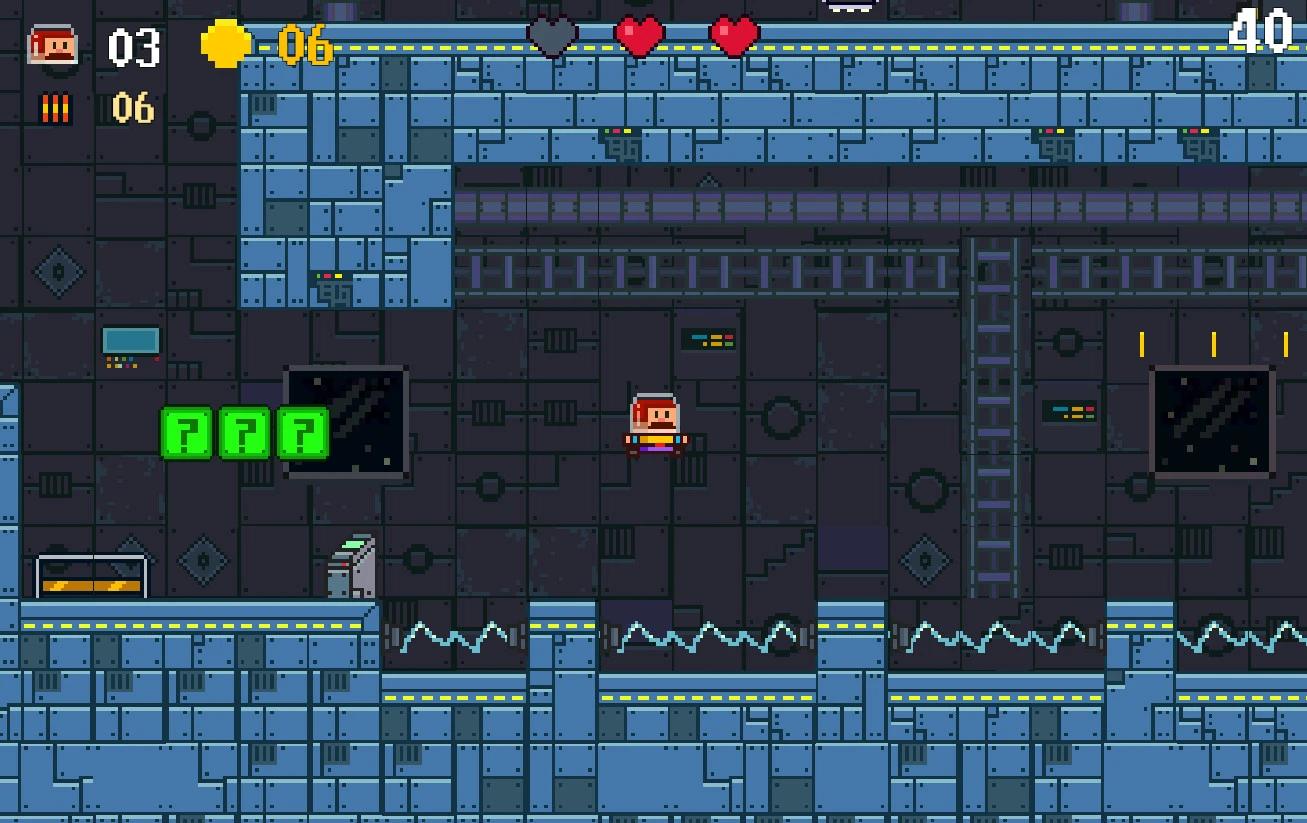The width and height of the screenshot is (1307, 823).
Task: Click the player portrait in the HUD
Action: (x=55, y=44)
